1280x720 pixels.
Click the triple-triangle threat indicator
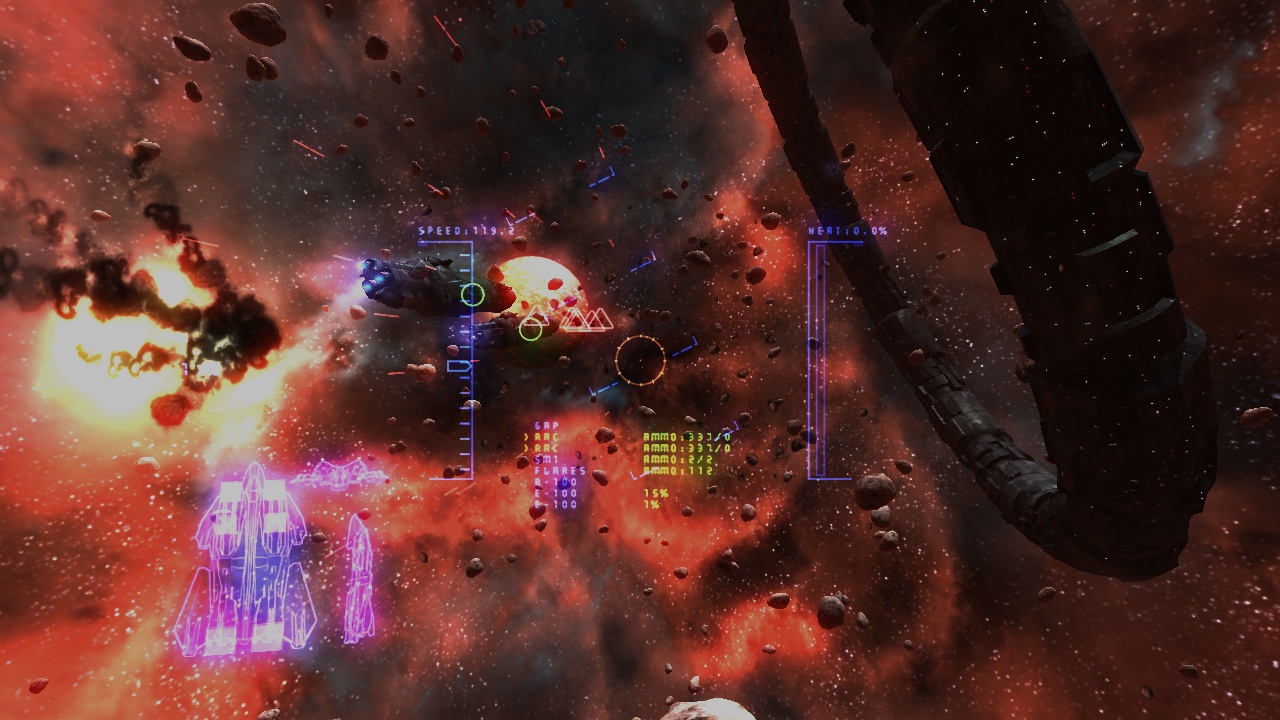[x=586, y=317]
